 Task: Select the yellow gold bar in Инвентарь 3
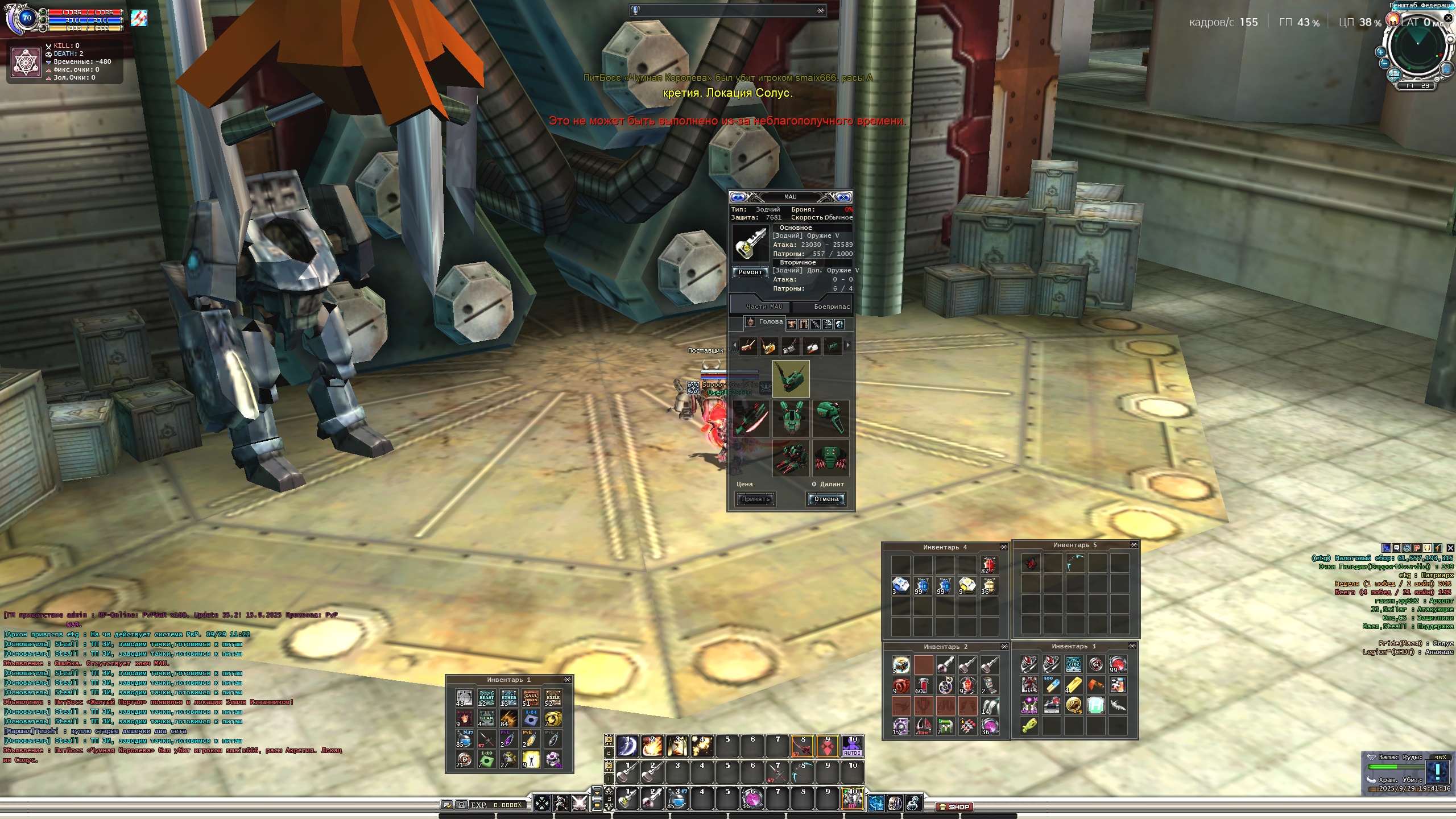(x=1073, y=685)
